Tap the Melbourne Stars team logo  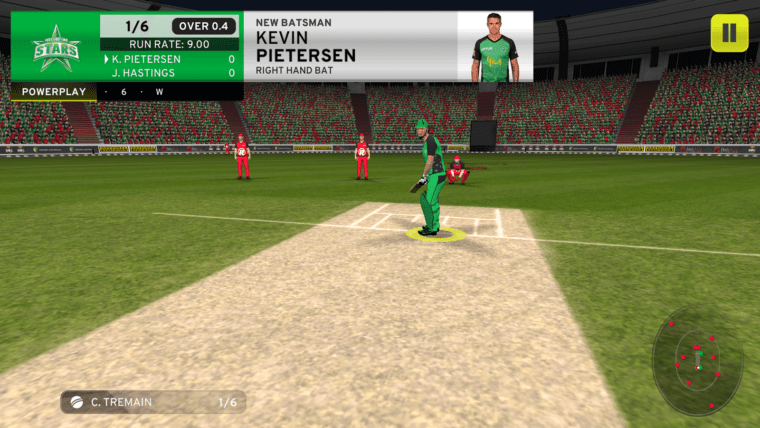[x=55, y=47]
